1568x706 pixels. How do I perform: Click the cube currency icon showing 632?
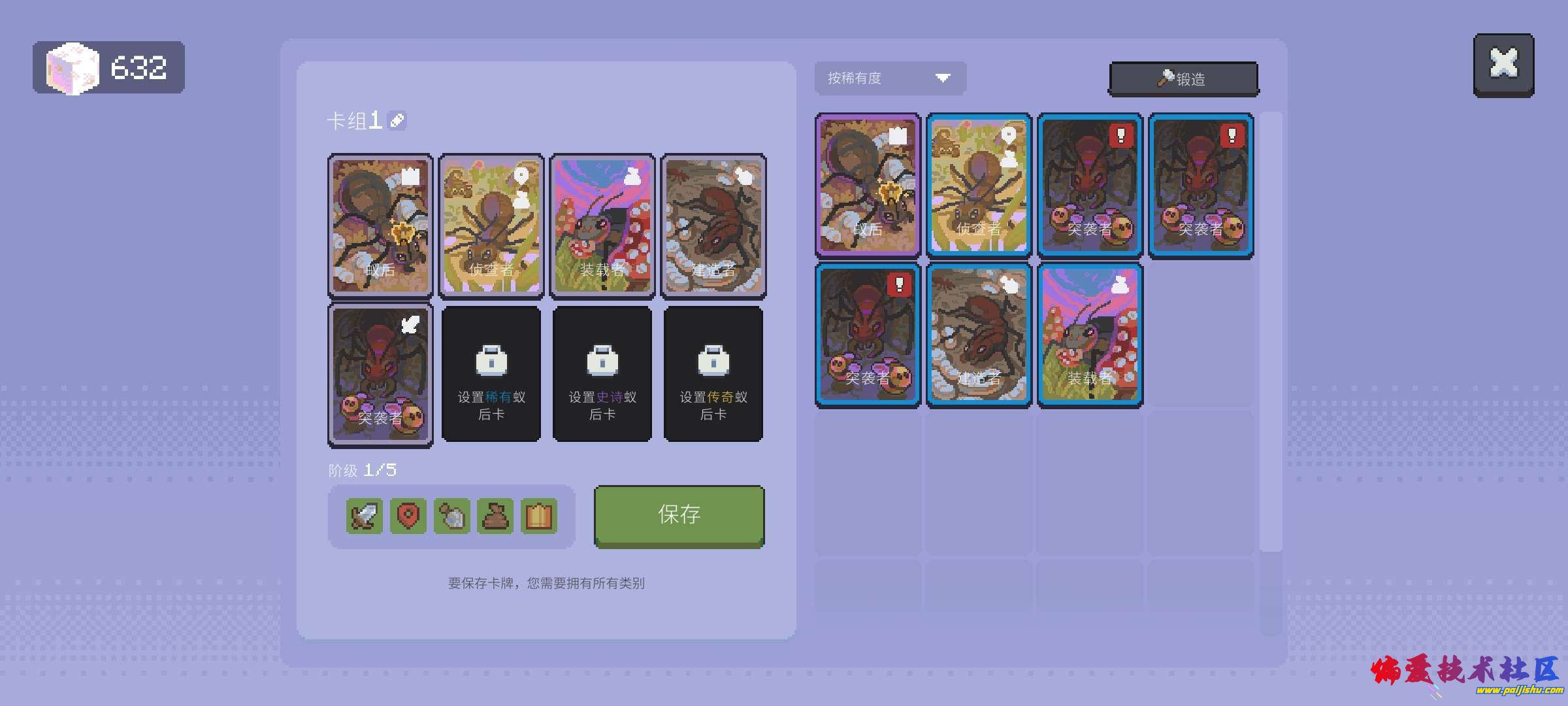tap(72, 65)
